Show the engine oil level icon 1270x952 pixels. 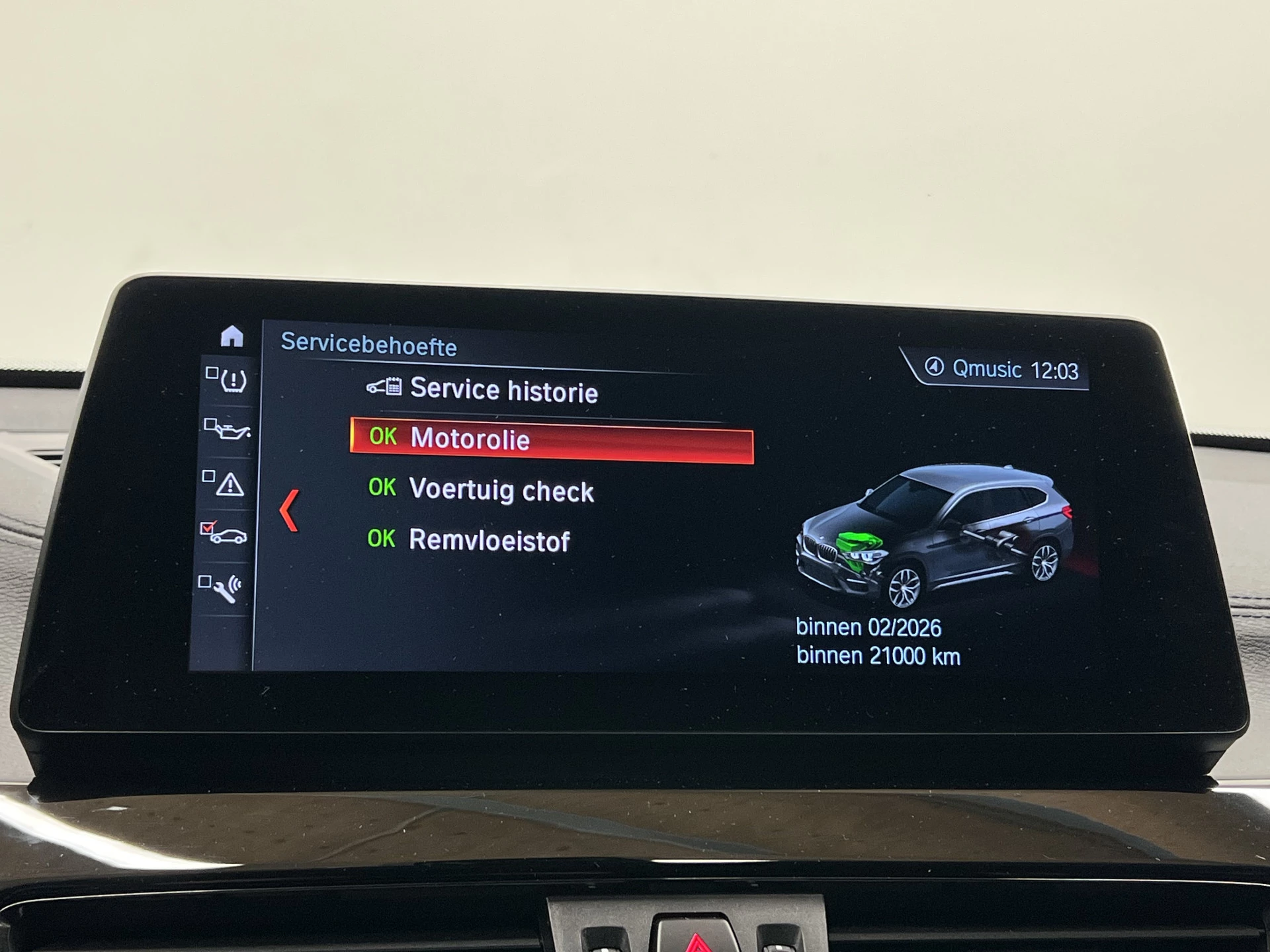coord(228,430)
